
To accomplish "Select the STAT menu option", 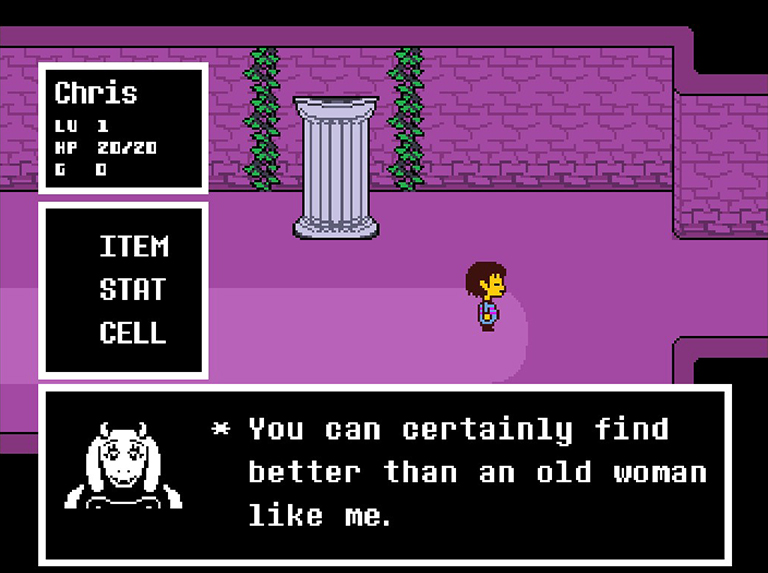I will click(134, 290).
